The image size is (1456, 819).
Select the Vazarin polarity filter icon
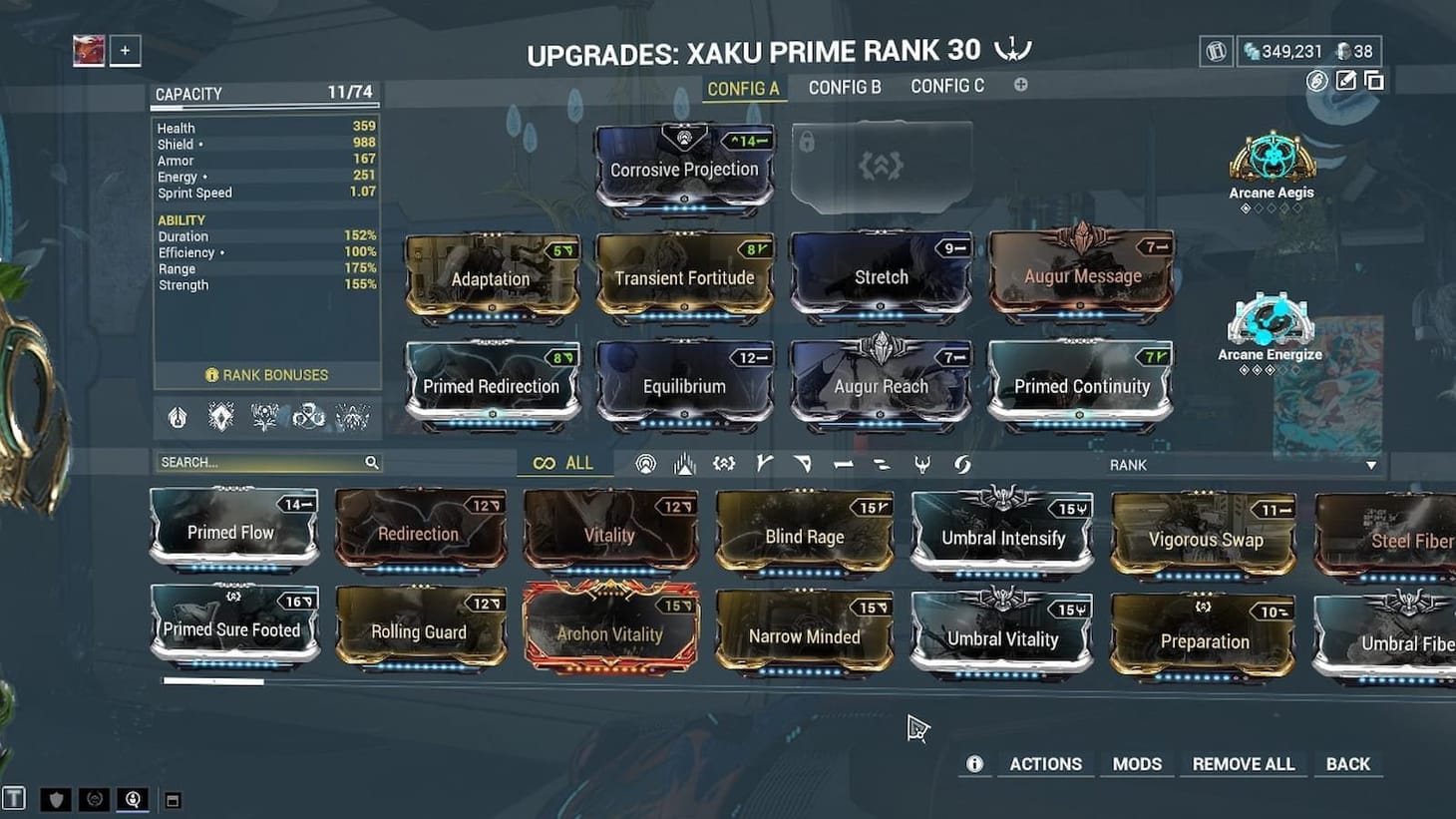(x=803, y=462)
